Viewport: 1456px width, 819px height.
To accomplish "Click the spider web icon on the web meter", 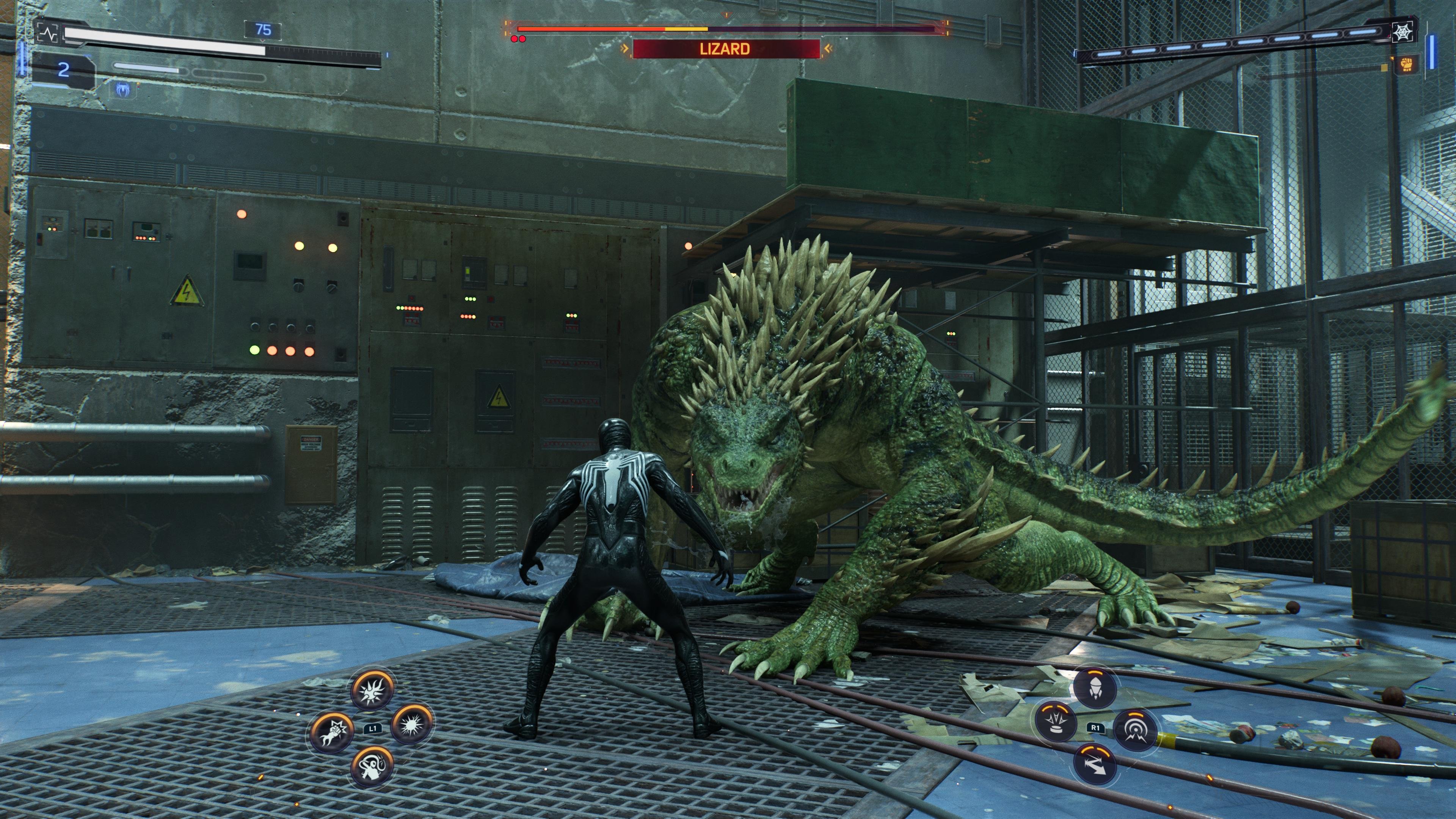I will coord(1403,32).
